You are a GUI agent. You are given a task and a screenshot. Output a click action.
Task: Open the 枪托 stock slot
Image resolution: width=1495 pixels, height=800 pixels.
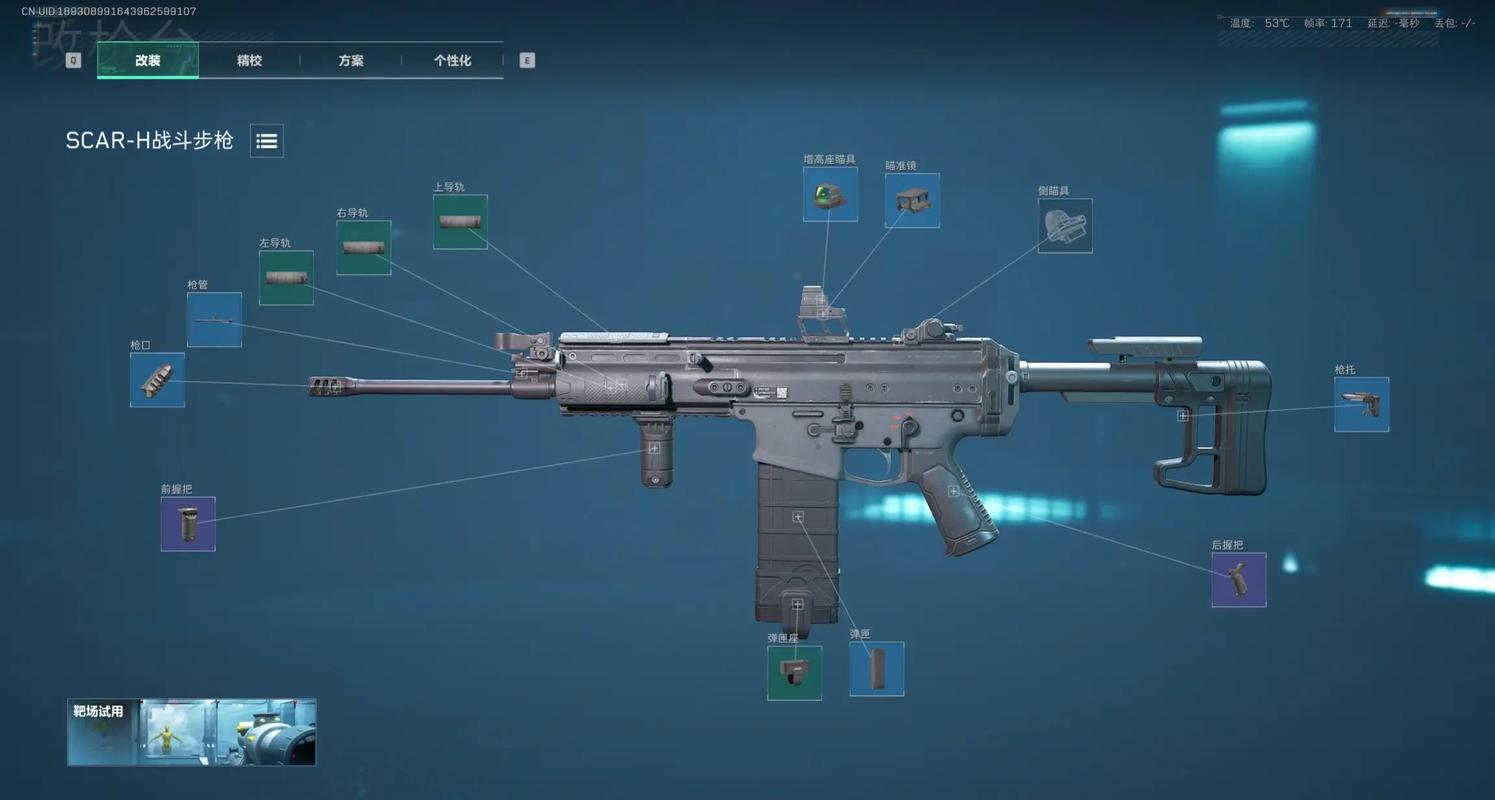pyautogui.click(x=1361, y=405)
